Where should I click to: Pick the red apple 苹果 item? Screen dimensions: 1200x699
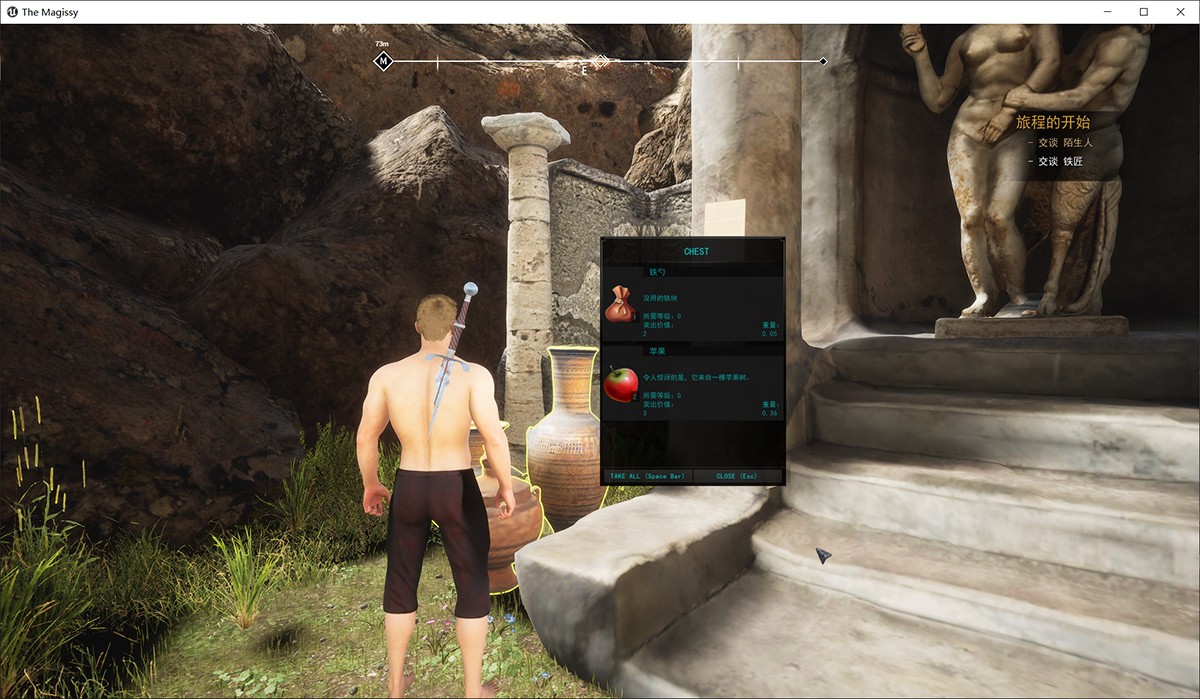[621, 384]
